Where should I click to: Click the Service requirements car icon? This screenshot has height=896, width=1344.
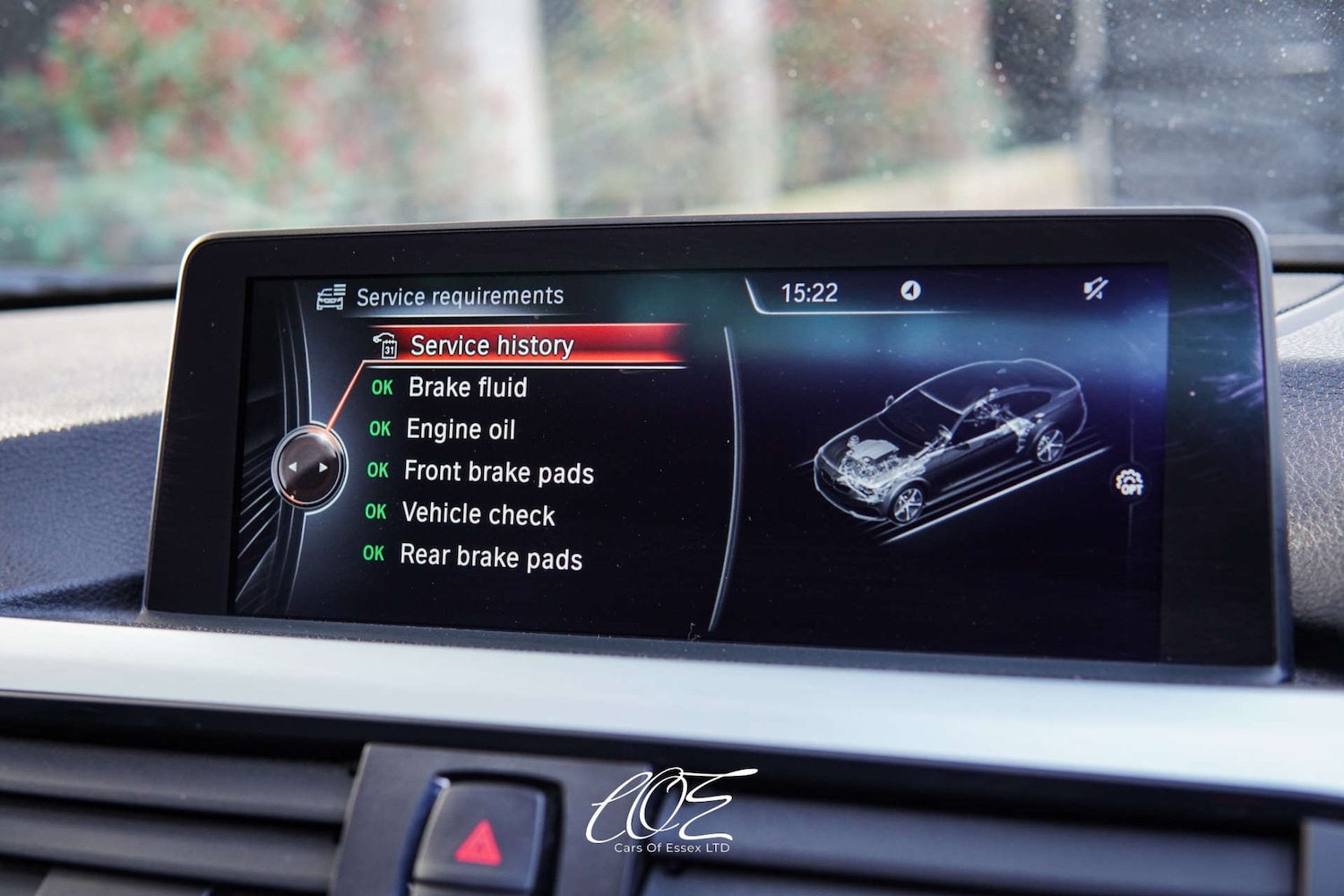coord(332,296)
